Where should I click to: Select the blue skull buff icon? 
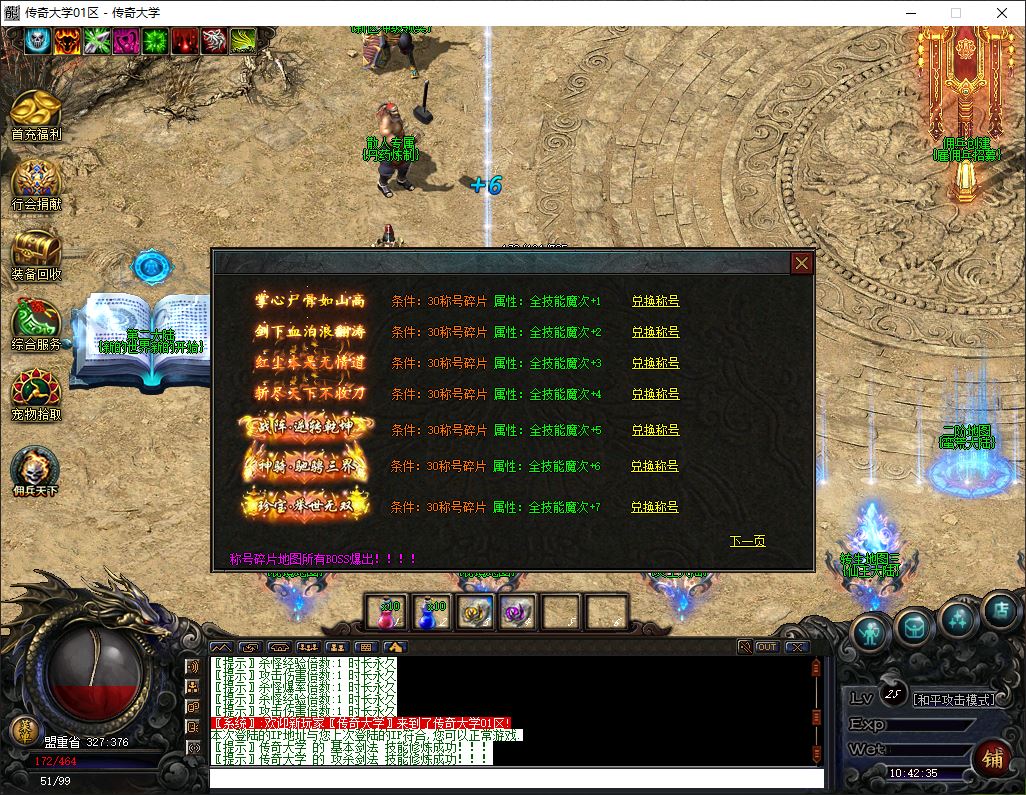point(37,40)
